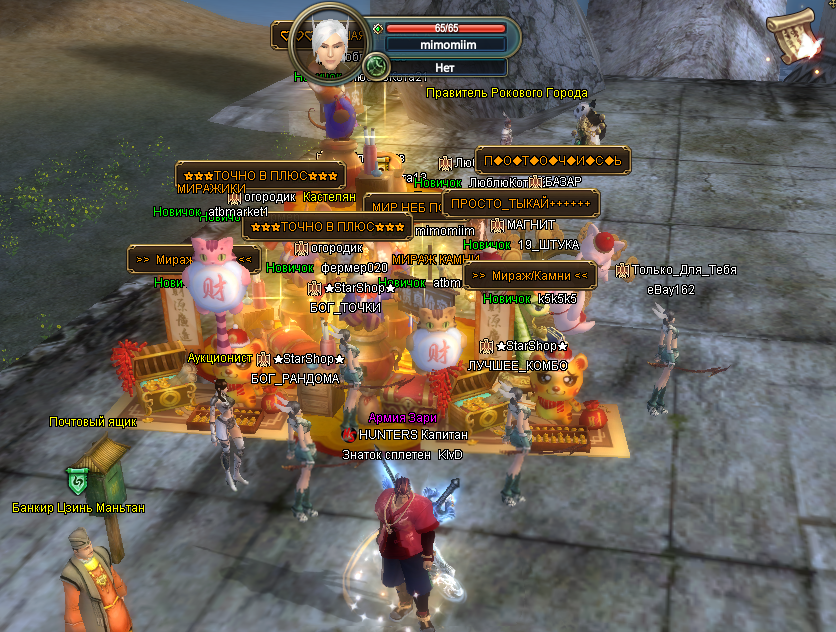Viewport: 836px width, 632px height.
Task: Open the П◆О◆Т◆О◆Ч◆И◆С◆Ь shop sign
Action: click(x=551, y=160)
